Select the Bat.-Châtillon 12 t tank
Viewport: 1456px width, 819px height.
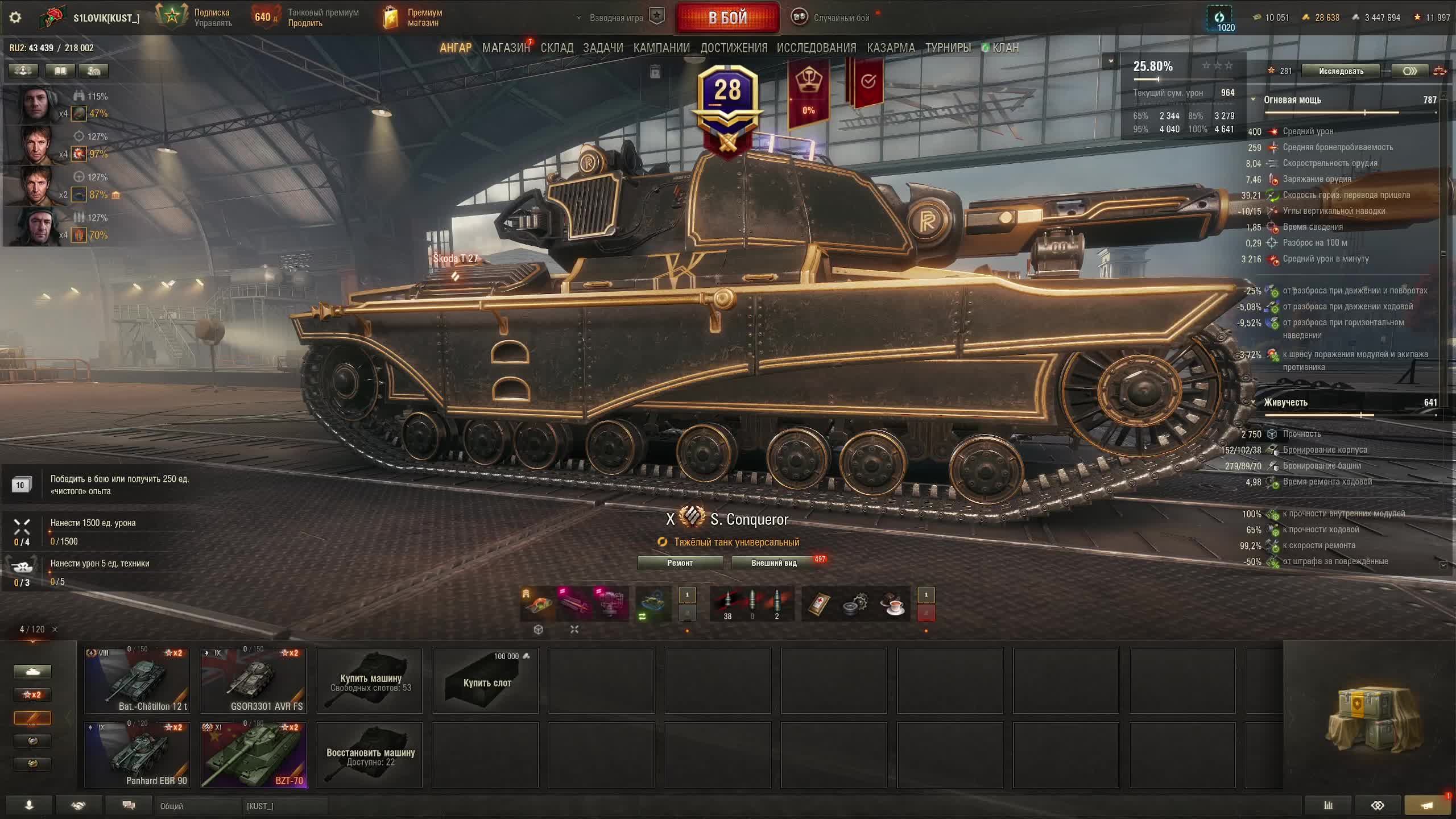coord(137,680)
